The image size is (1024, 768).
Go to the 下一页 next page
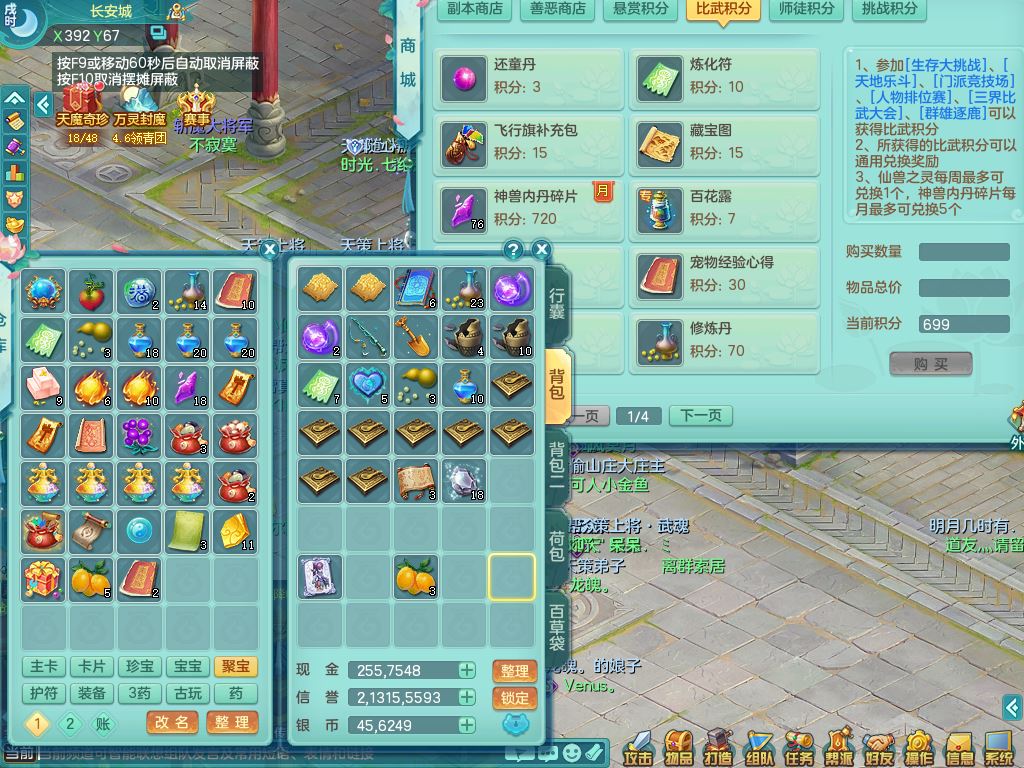point(700,416)
